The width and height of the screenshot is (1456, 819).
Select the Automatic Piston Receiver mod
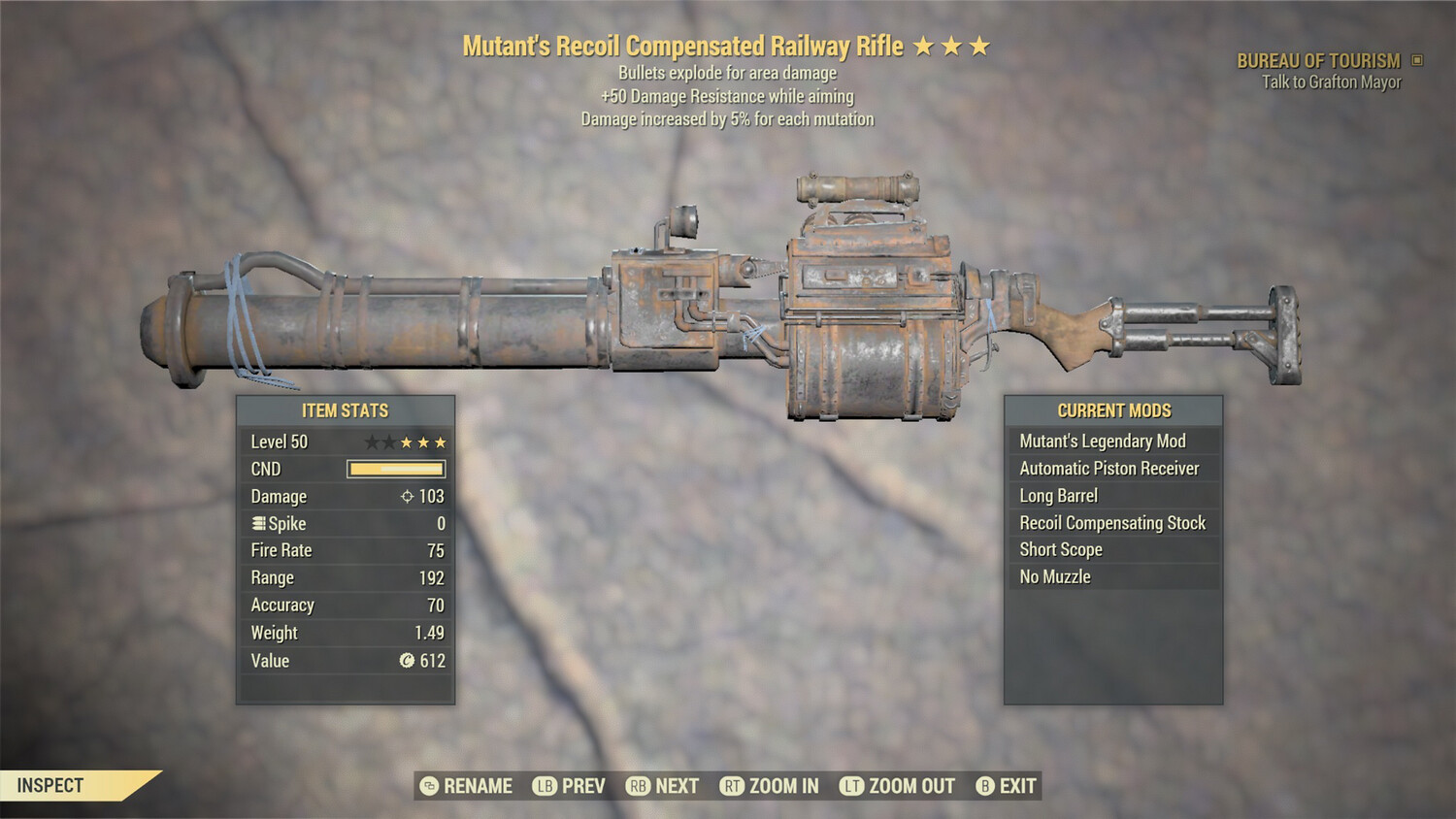(x=1112, y=468)
